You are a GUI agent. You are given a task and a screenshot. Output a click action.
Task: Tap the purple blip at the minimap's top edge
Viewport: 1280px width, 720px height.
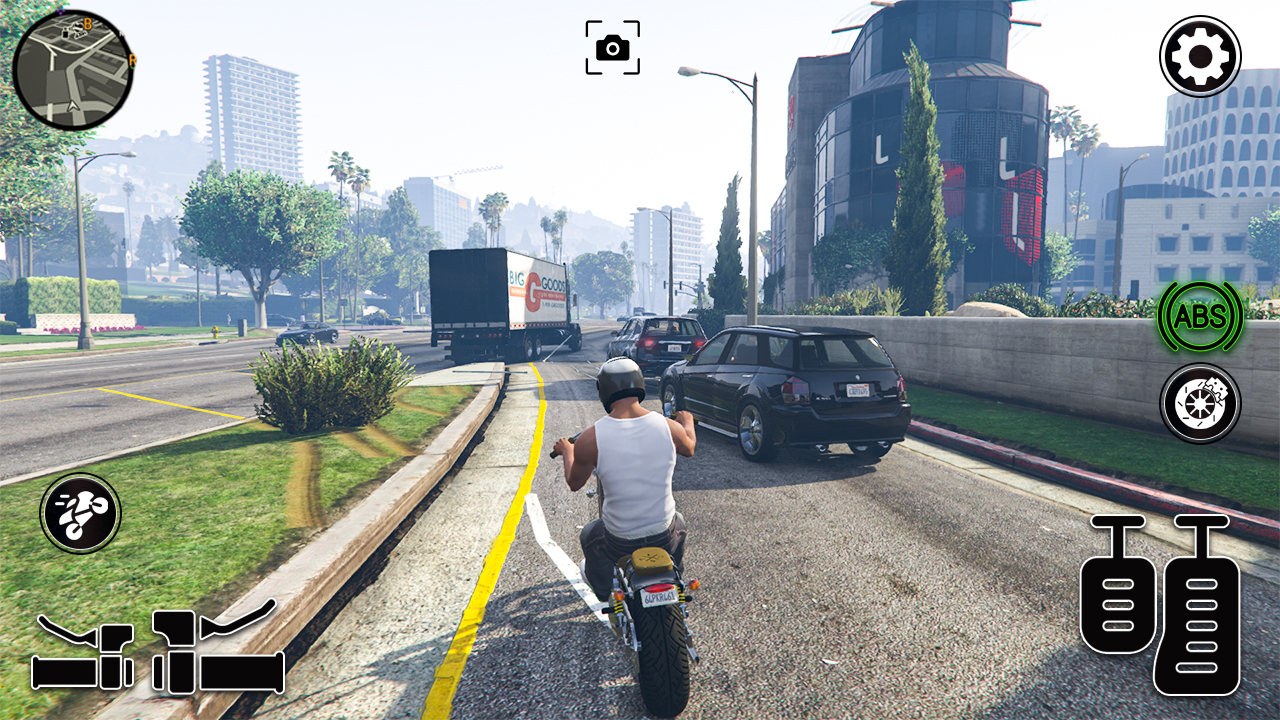(x=60, y=11)
